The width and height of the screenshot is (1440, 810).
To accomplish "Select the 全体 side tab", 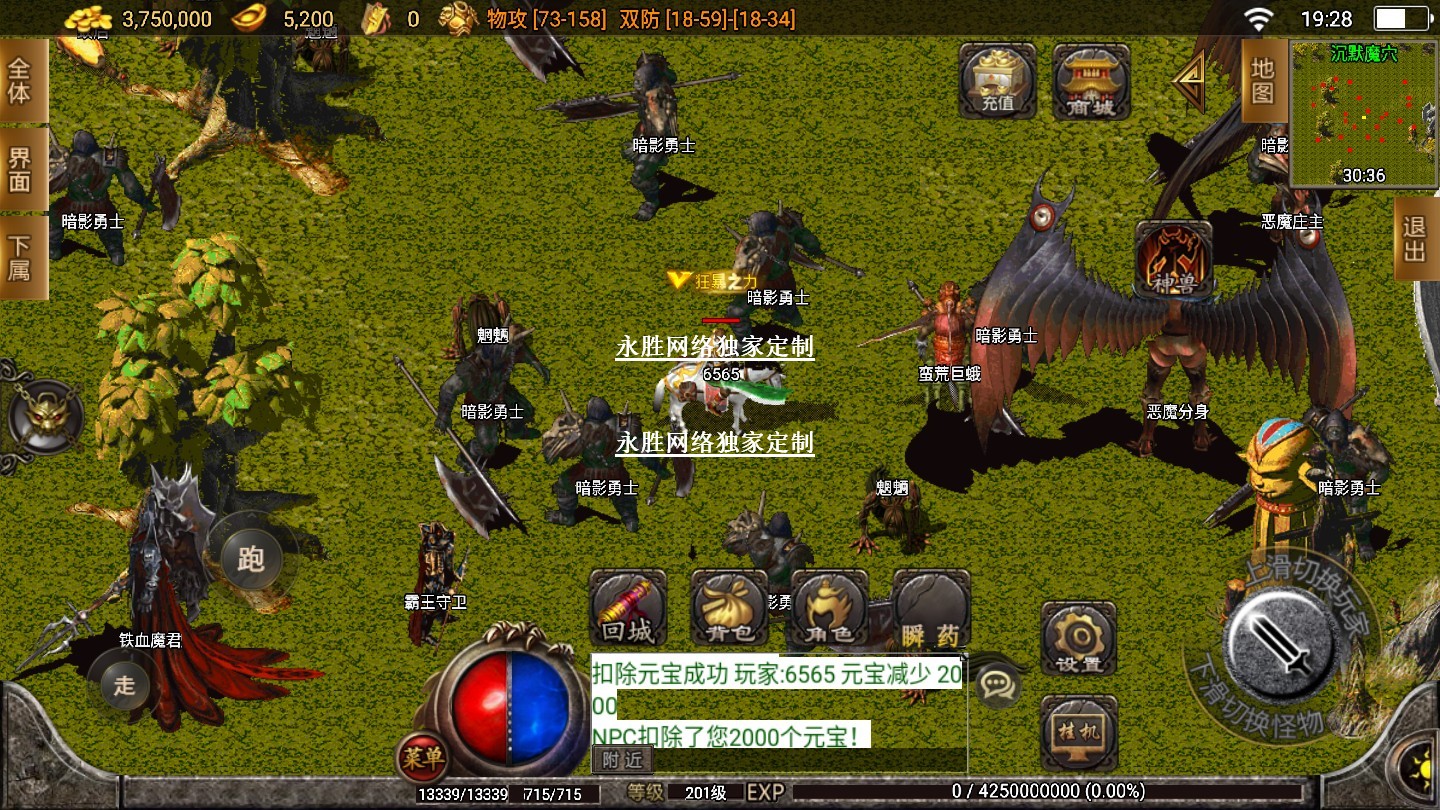I will click(x=20, y=81).
